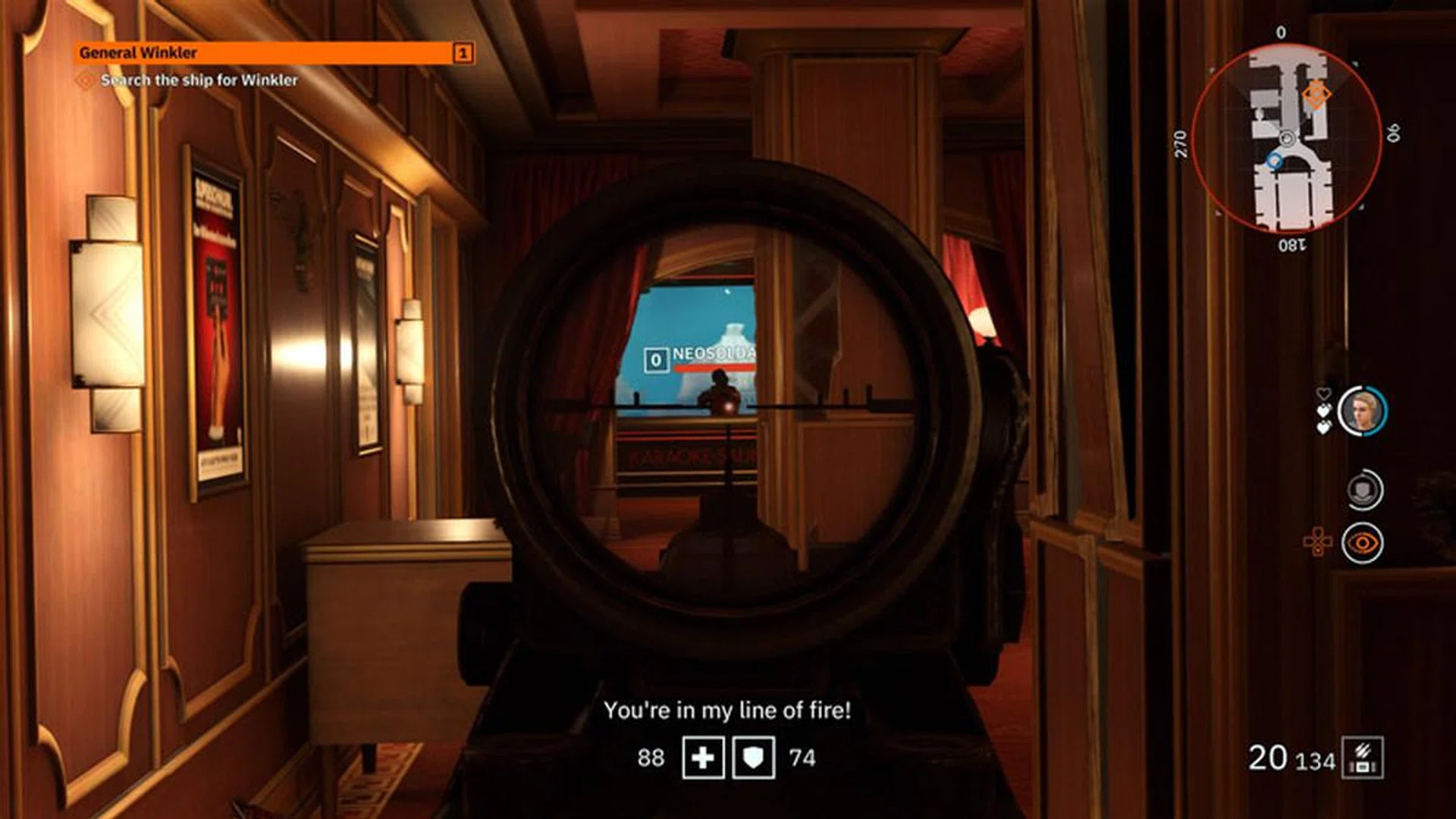Click the blue ally dot on the minimap
Image resolution: width=1456 pixels, height=819 pixels.
tap(1275, 161)
